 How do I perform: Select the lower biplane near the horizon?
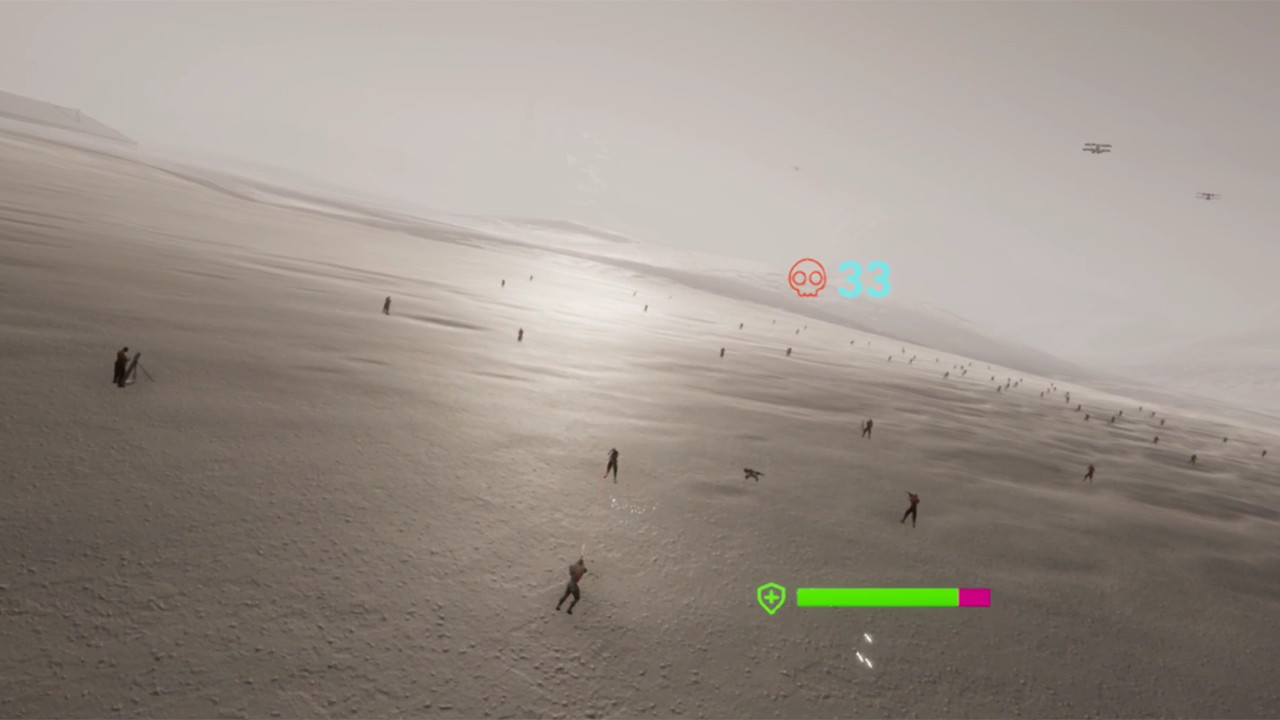(1208, 194)
